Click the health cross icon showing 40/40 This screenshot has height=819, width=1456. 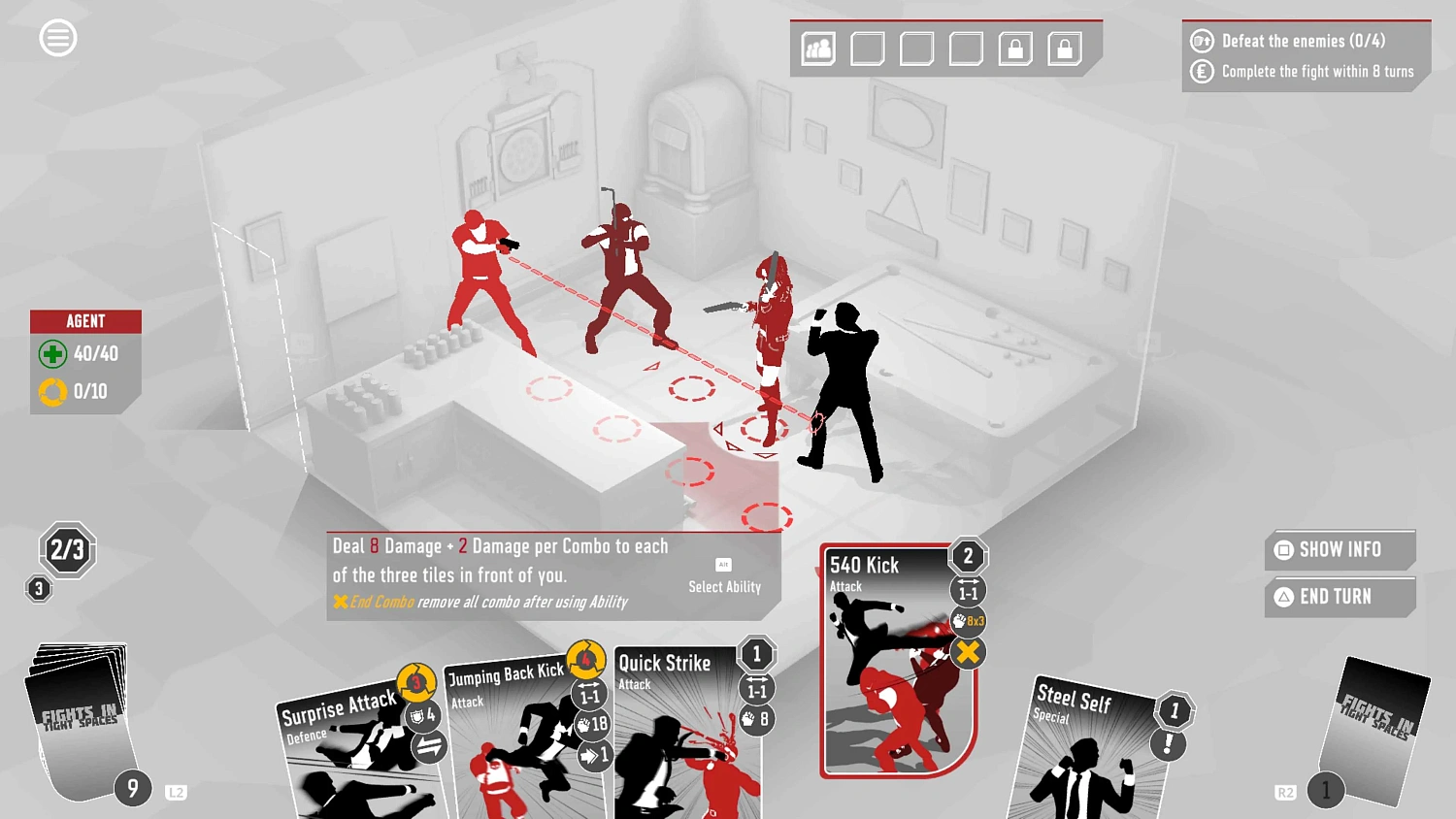coord(53,354)
